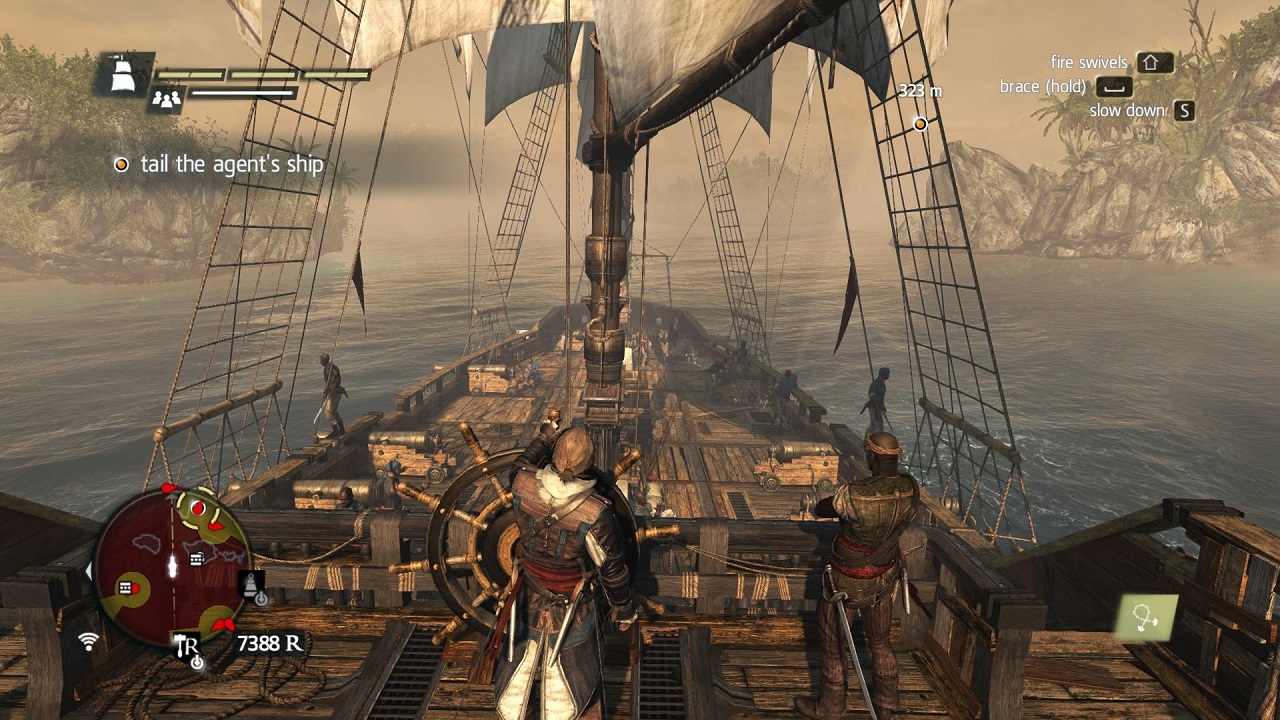Click the ship sail icon

point(124,74)
